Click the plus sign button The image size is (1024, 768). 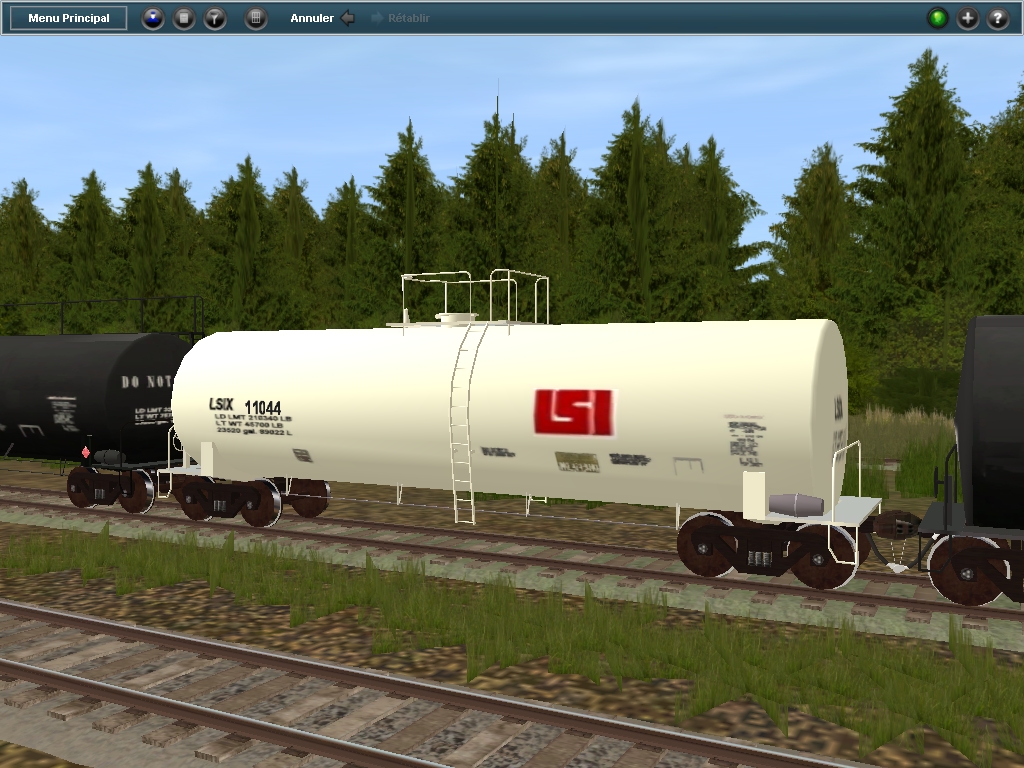tap(968, 18)
